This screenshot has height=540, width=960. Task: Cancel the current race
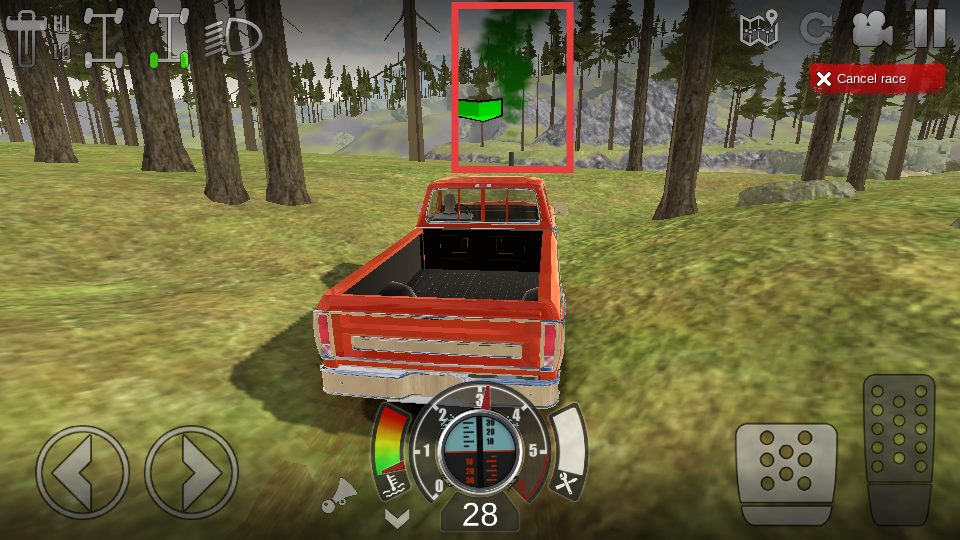[877, 79]
